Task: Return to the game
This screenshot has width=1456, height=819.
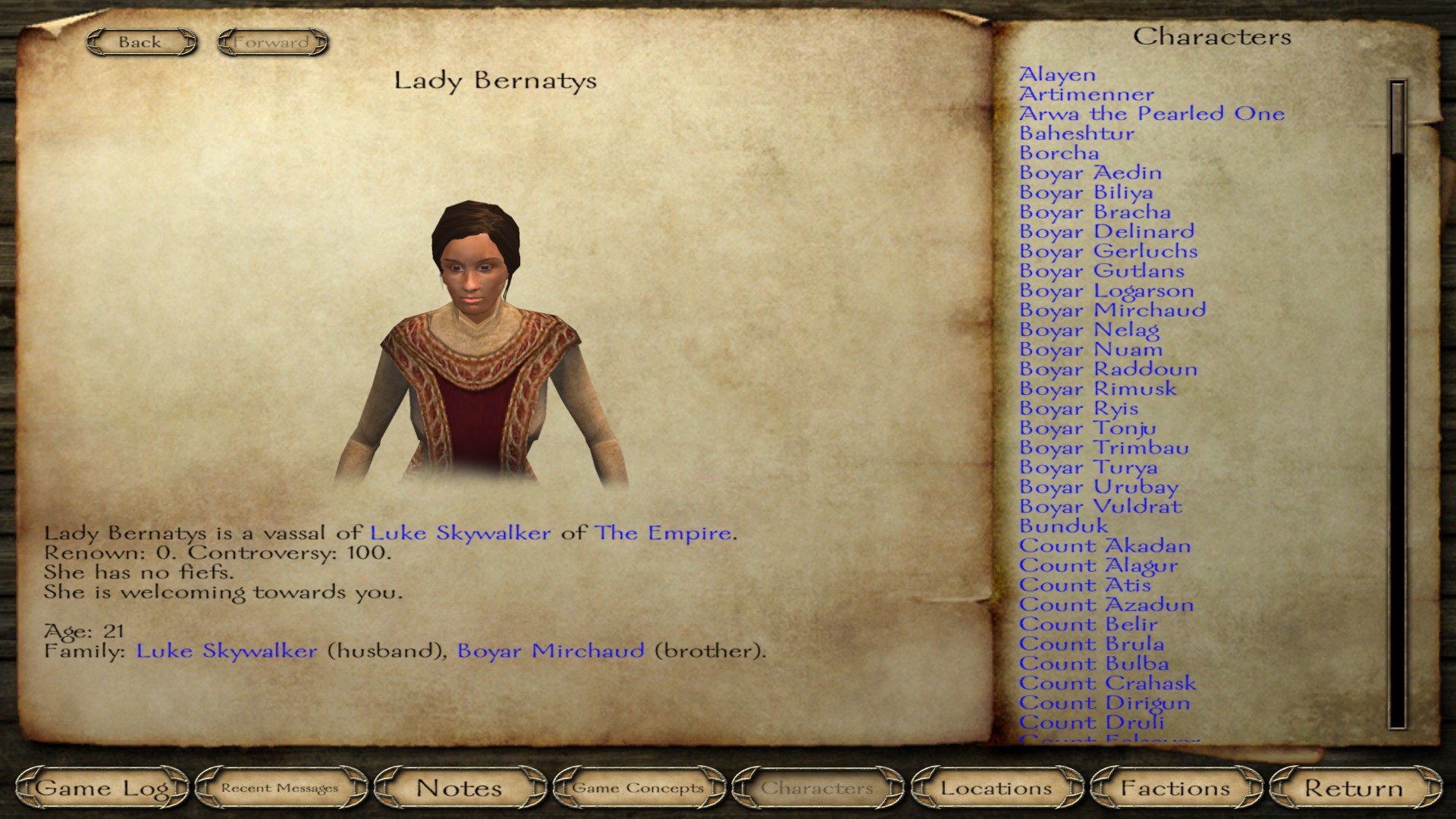Action: coord(1354,788)
